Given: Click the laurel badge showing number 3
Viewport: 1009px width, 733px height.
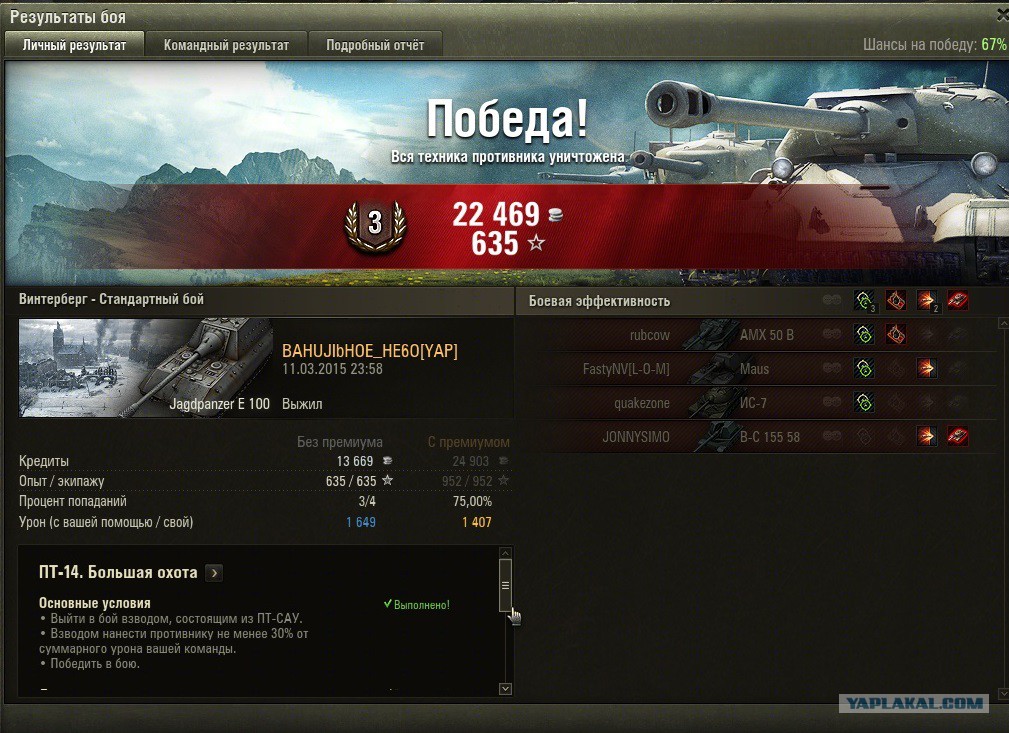Looking at the screenshot, I should pyautogui.click(x=375, y=224).
